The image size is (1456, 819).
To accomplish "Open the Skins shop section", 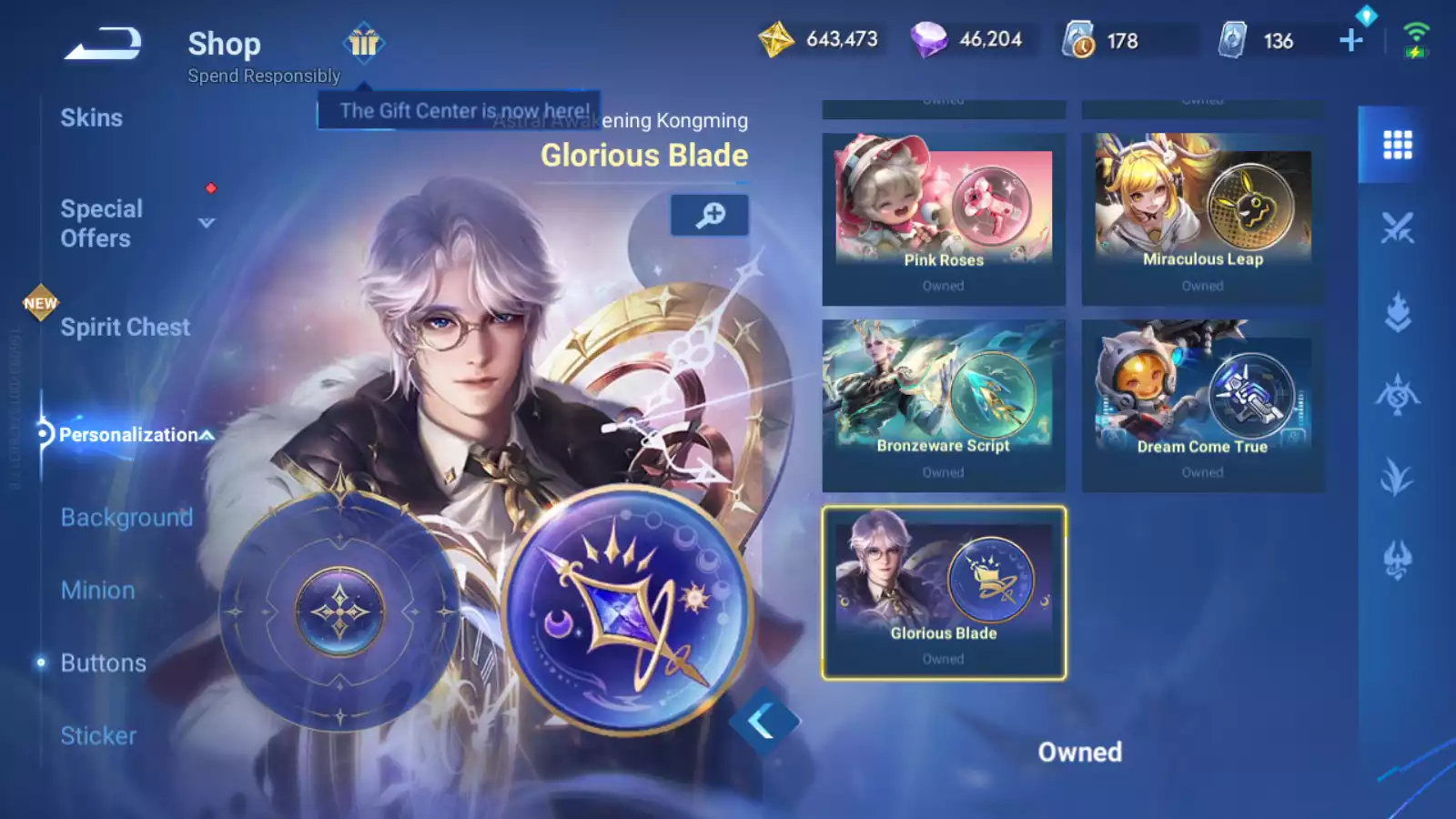I will click(x=91, y=118).
